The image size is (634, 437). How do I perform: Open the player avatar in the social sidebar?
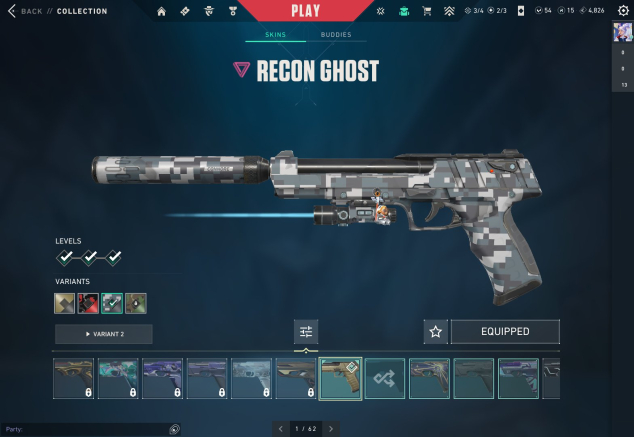click(x=622, y=31)
